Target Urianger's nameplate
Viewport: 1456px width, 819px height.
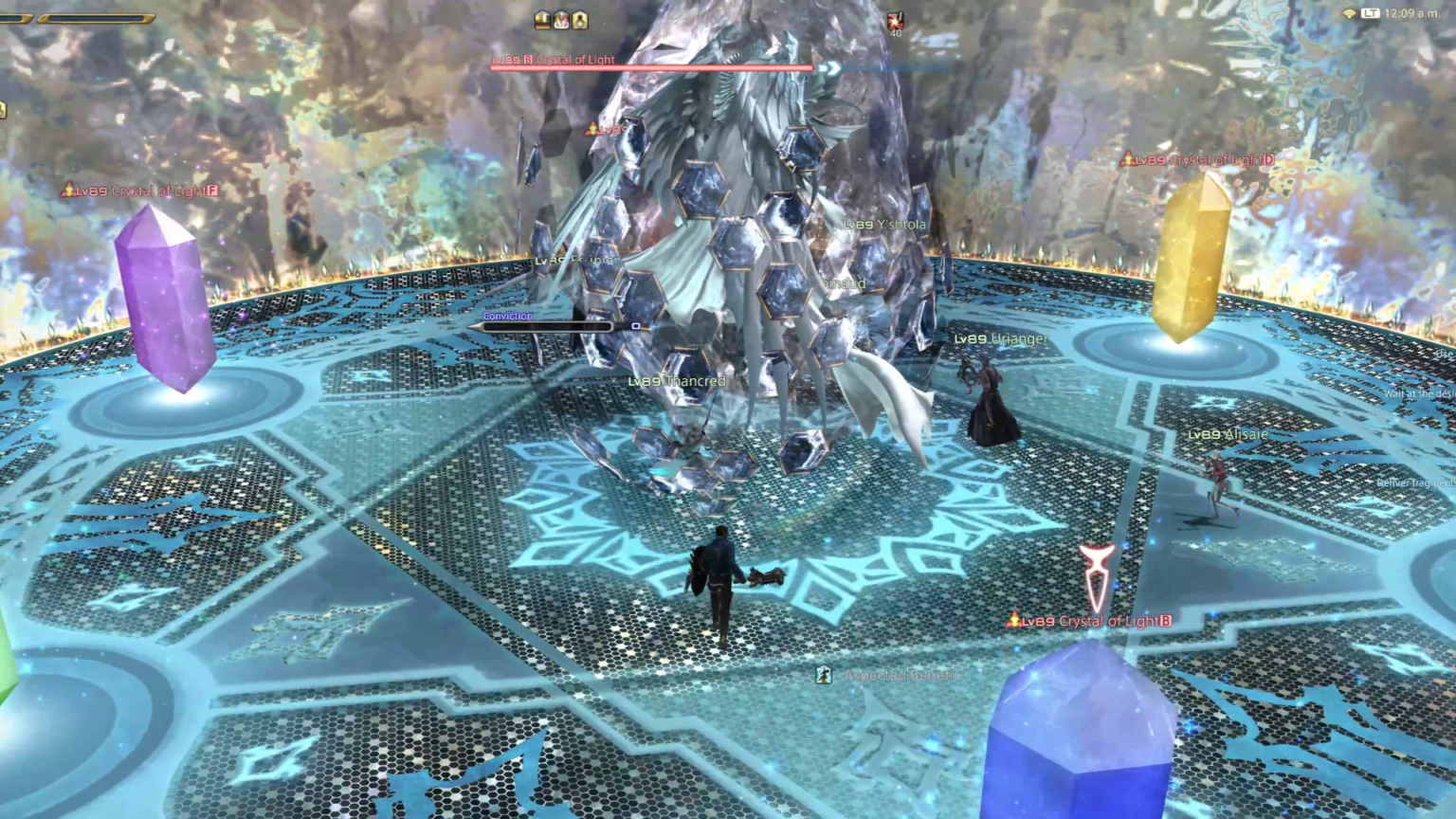pyautogui.click(x=1000, y=337)
